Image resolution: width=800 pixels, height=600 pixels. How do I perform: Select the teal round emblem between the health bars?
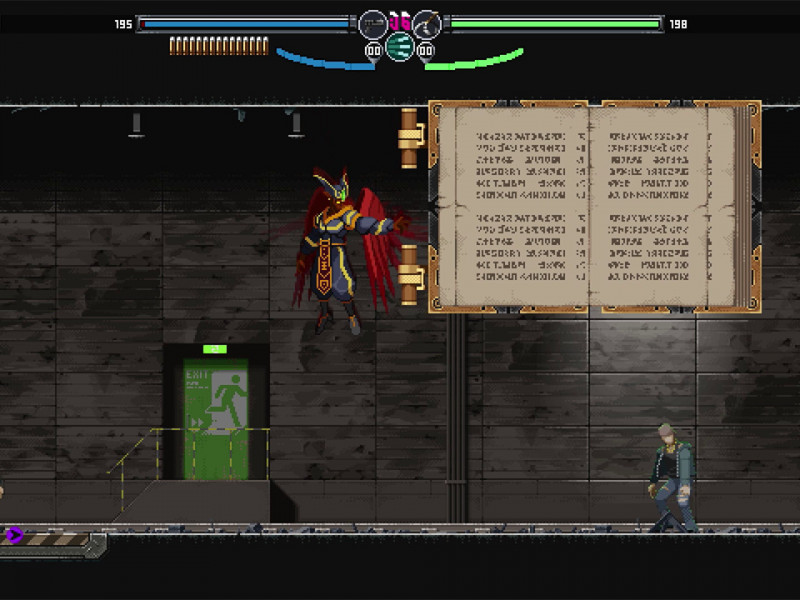click(400, 46)
